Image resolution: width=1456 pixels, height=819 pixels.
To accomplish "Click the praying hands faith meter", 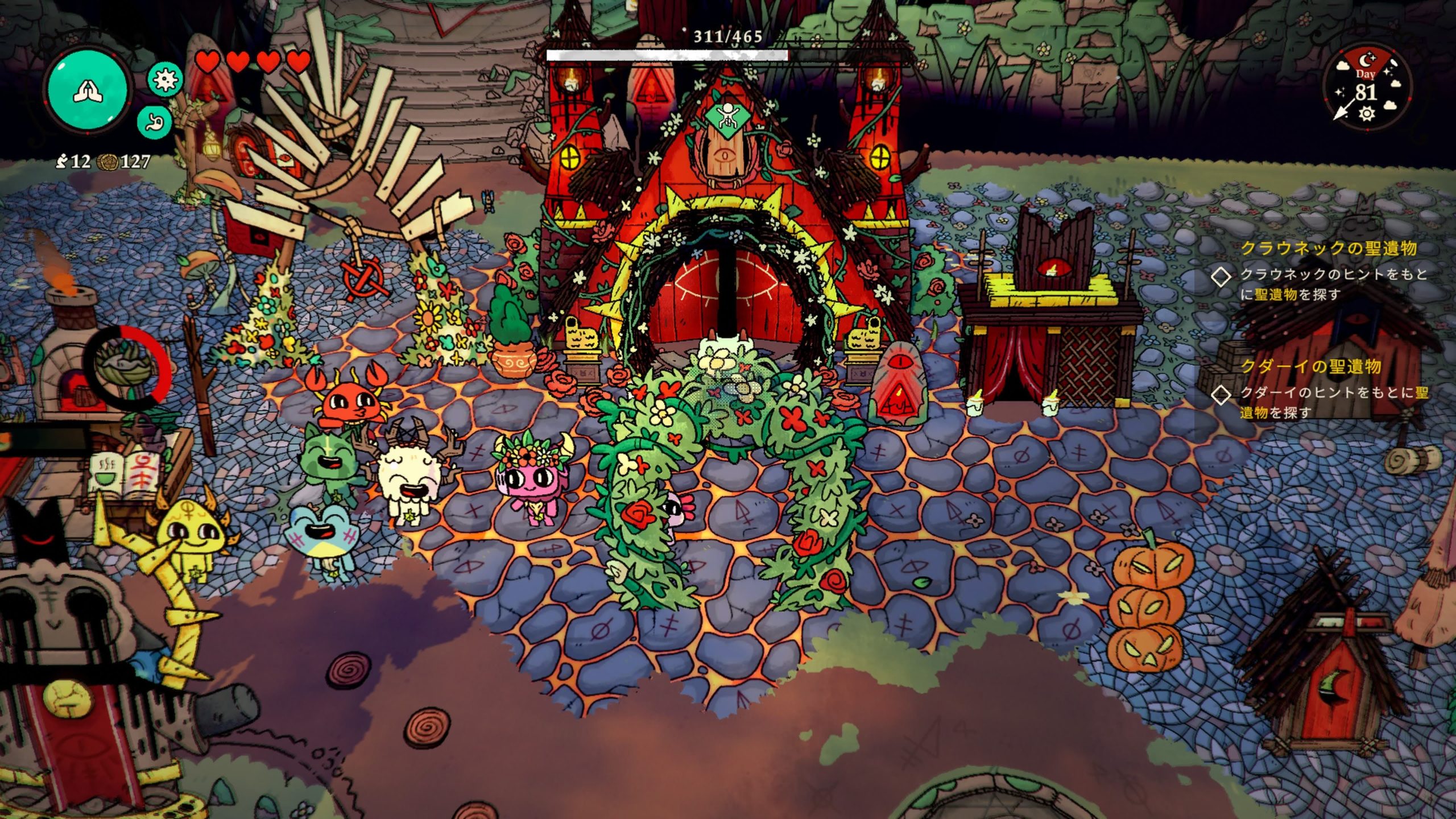I will pos(88,90).
